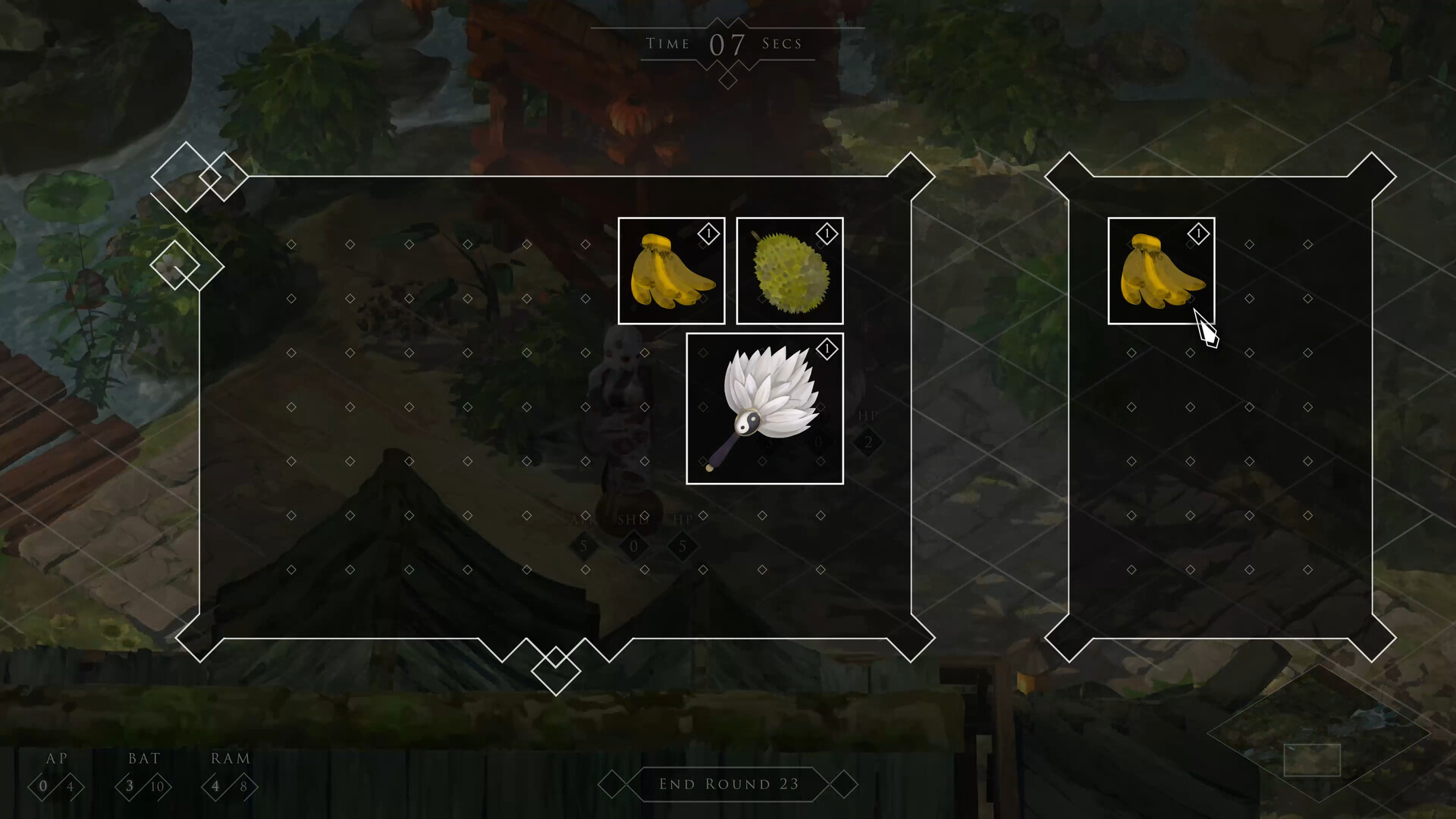Screen dimensions: 1456x819
Task: Click the BAT 3/10 stat indicator
Action: click(144, 786)
